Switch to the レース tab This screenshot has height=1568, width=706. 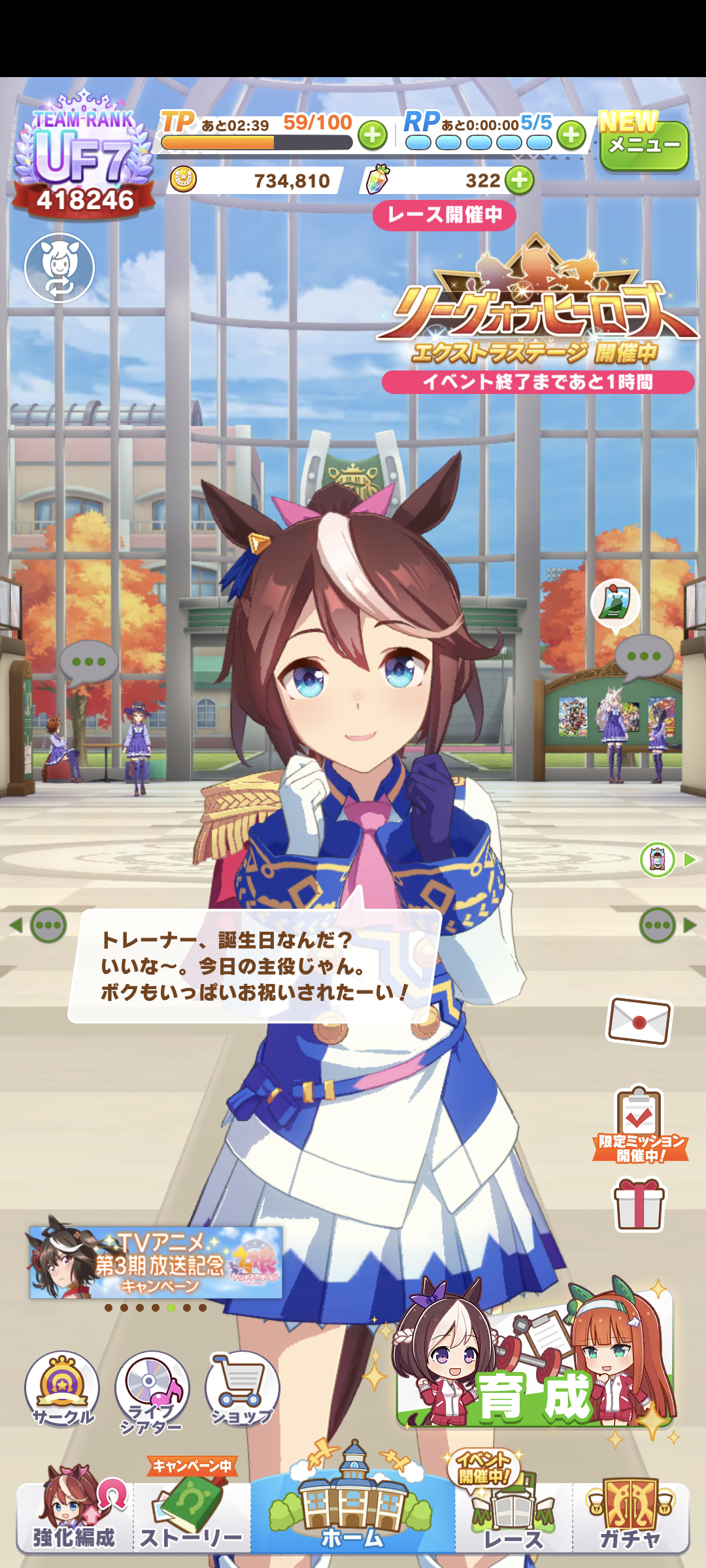513,1517
